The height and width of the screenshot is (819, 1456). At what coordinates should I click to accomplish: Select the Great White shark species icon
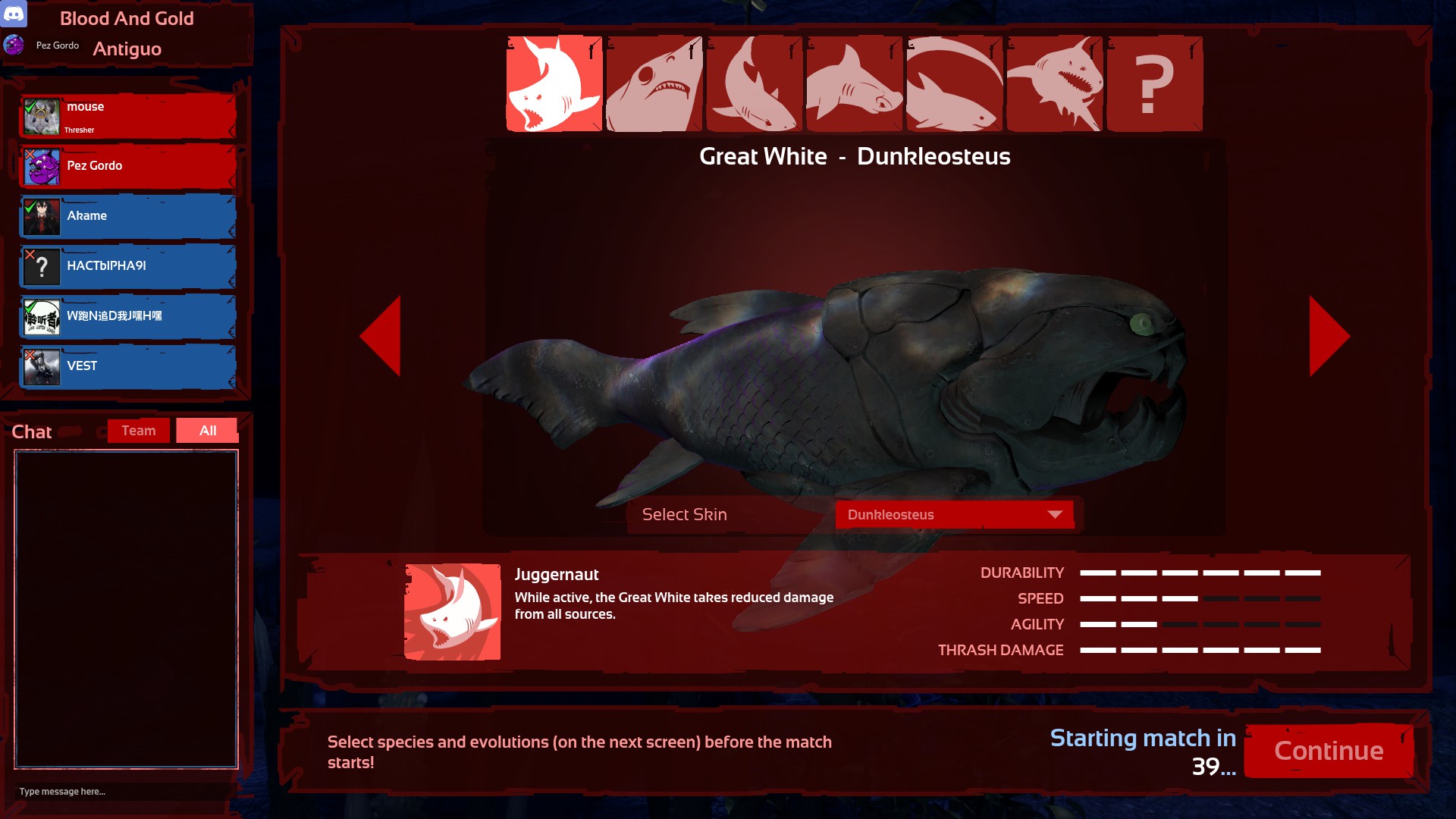coord(554,83)
